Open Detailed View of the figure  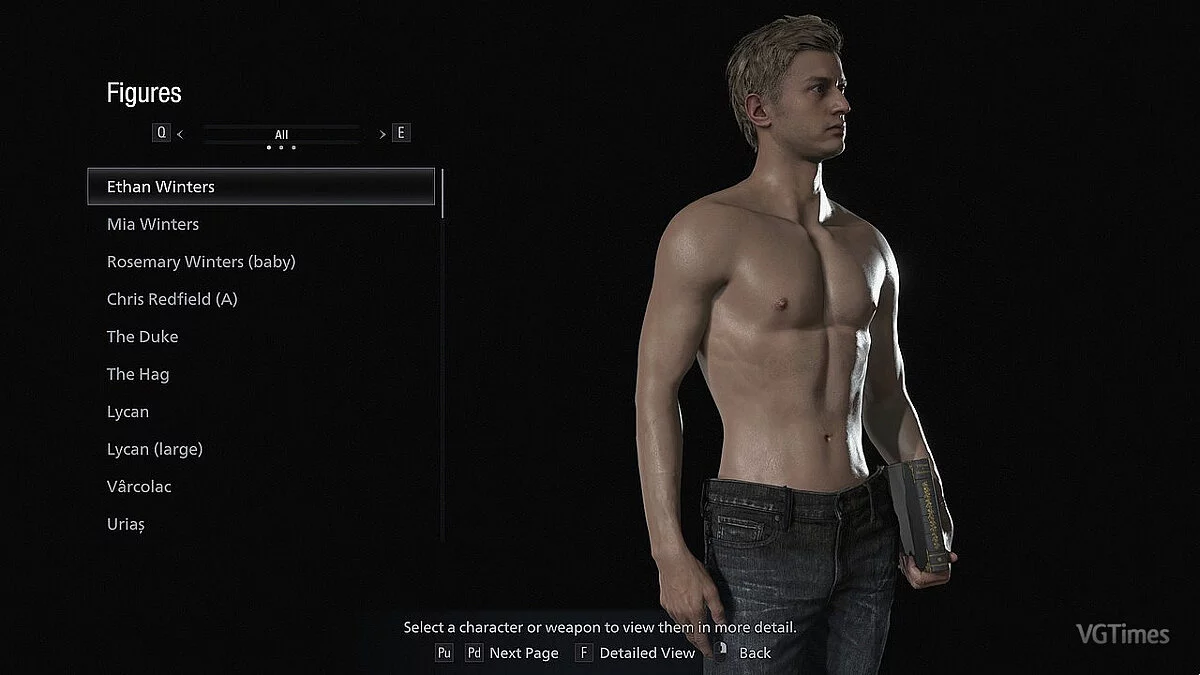pos(646,653)
